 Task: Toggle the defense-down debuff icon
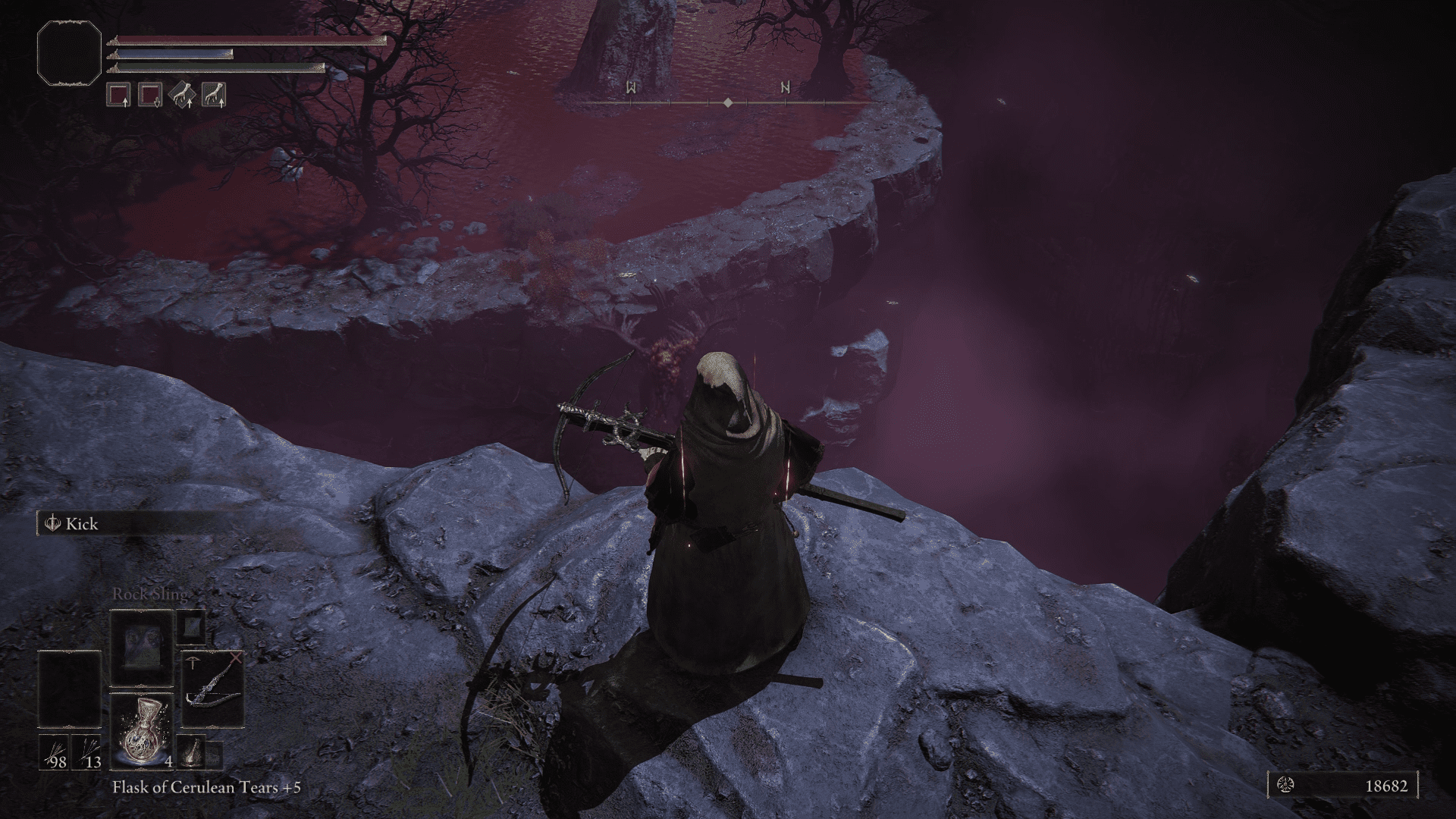pos(149,93)
